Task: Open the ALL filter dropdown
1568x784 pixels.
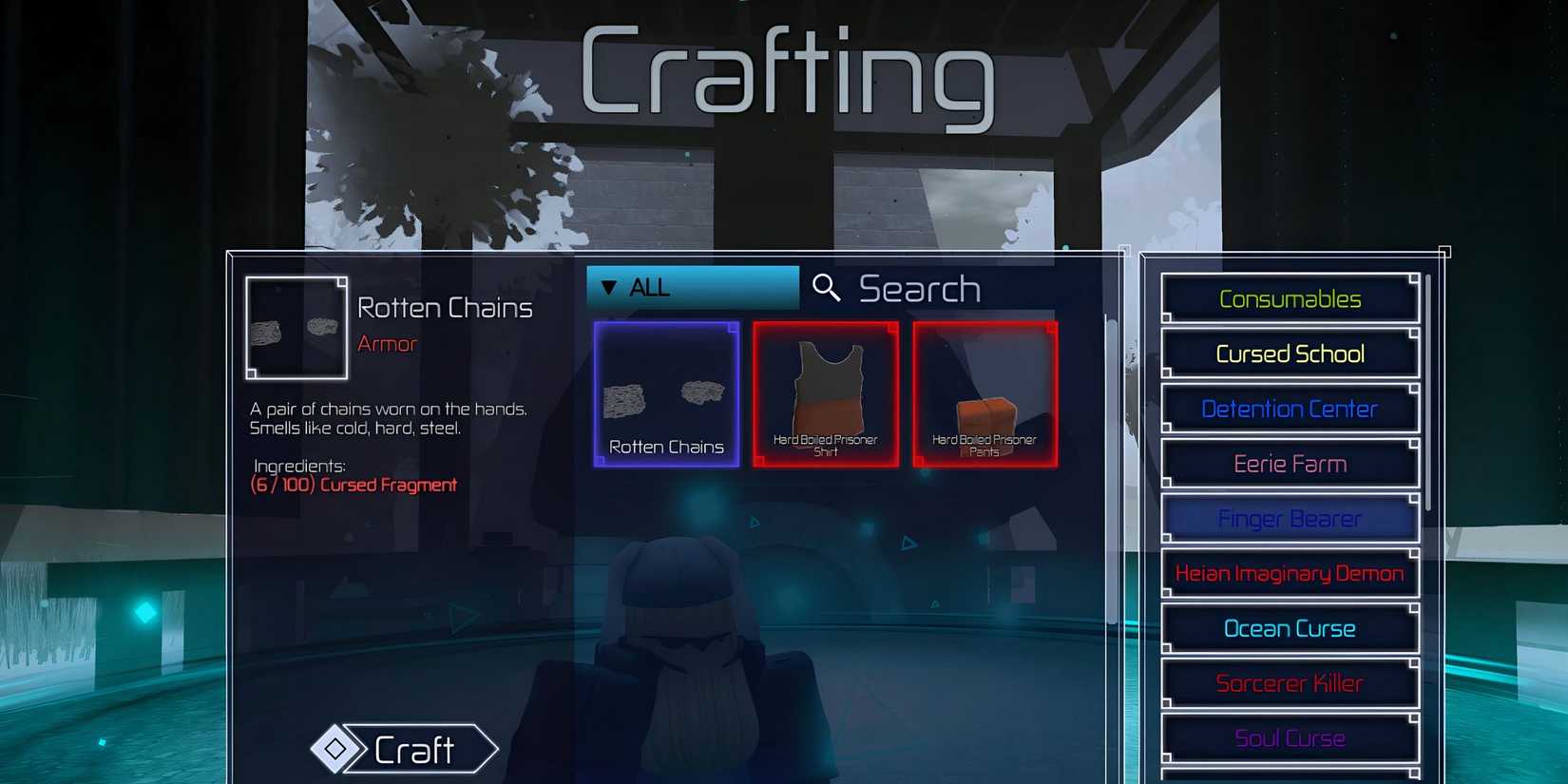Action: tap(692, 286)
